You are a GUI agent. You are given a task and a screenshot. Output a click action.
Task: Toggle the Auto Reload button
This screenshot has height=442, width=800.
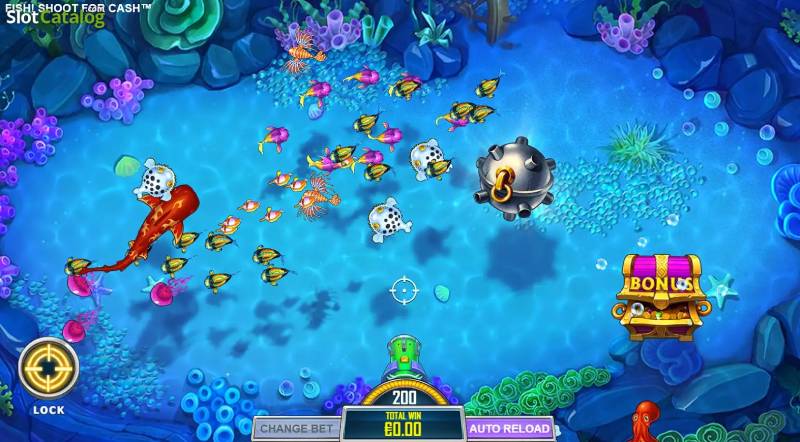pyautogui.click(x=509, y=428)
